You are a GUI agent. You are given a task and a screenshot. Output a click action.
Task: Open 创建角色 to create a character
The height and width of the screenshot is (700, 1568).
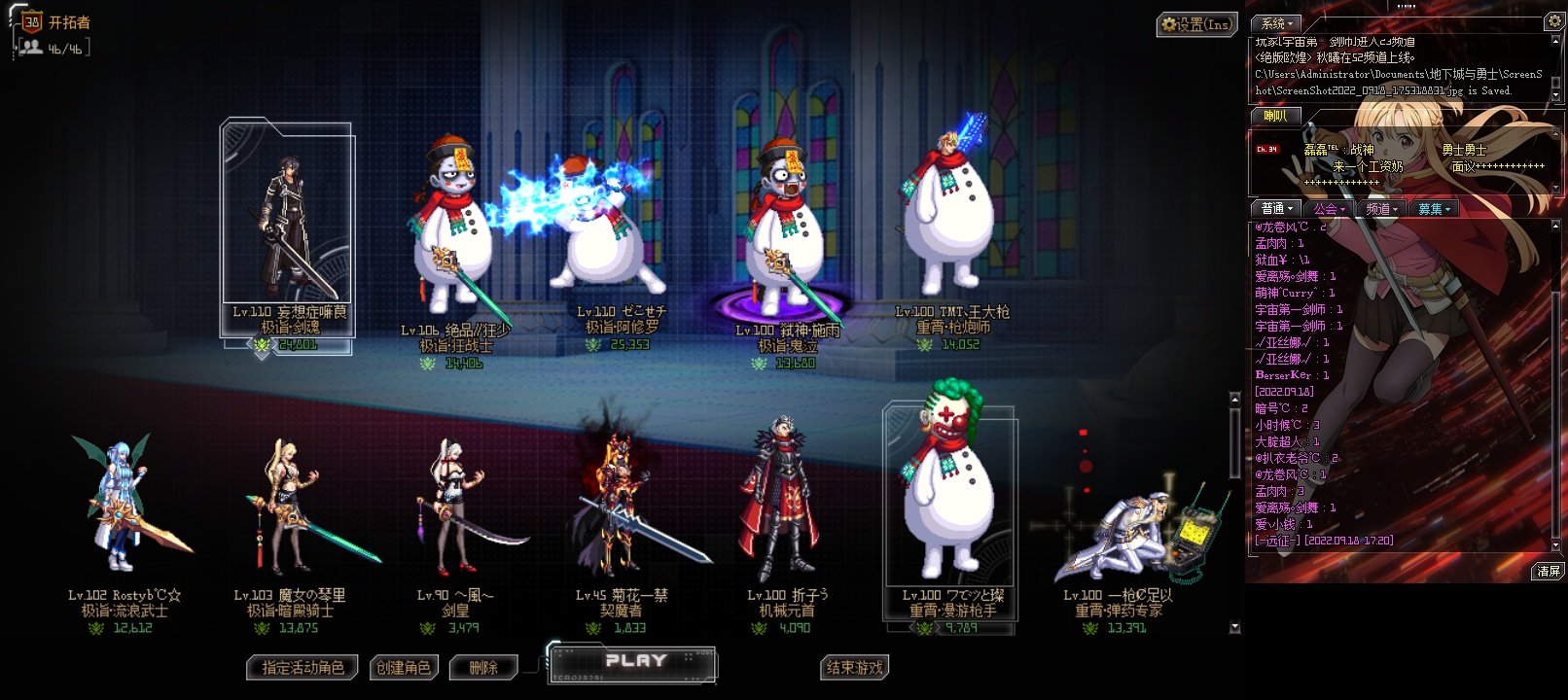pos(404,668)
